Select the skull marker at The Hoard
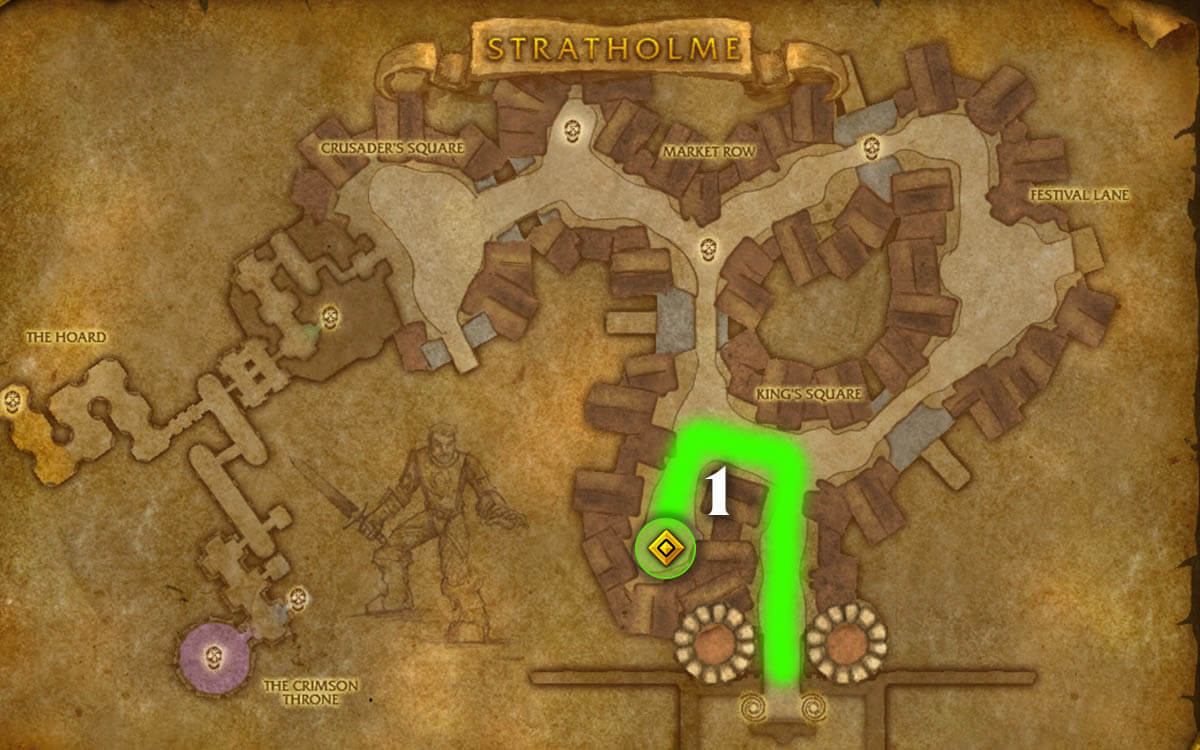This screenshot has height=750, width=1200. (x=13, y=402)
